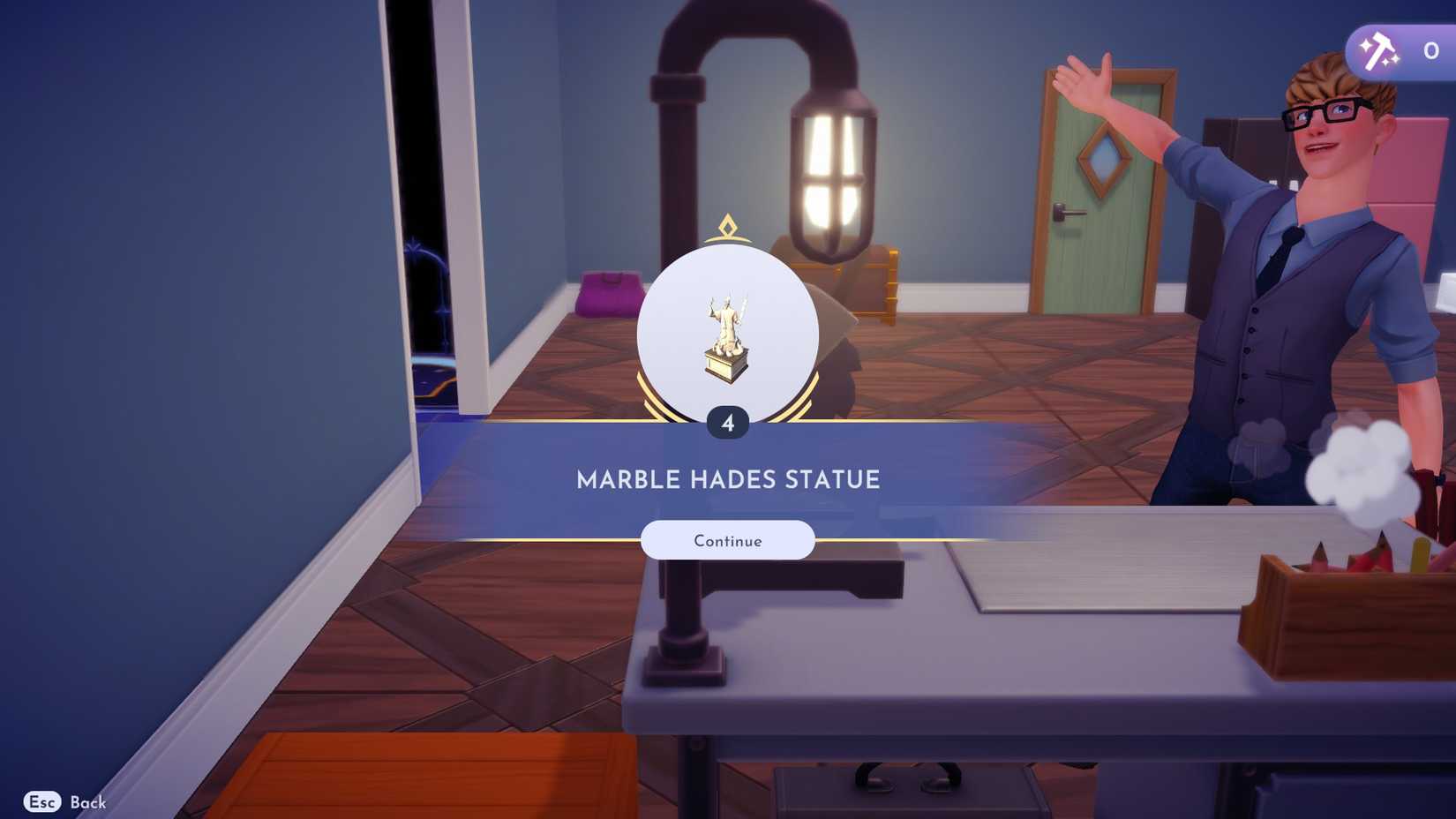This screenshot has height=819, width=1456.
Task: Click the quantity badge showing 4
Action: coord(726,422)
